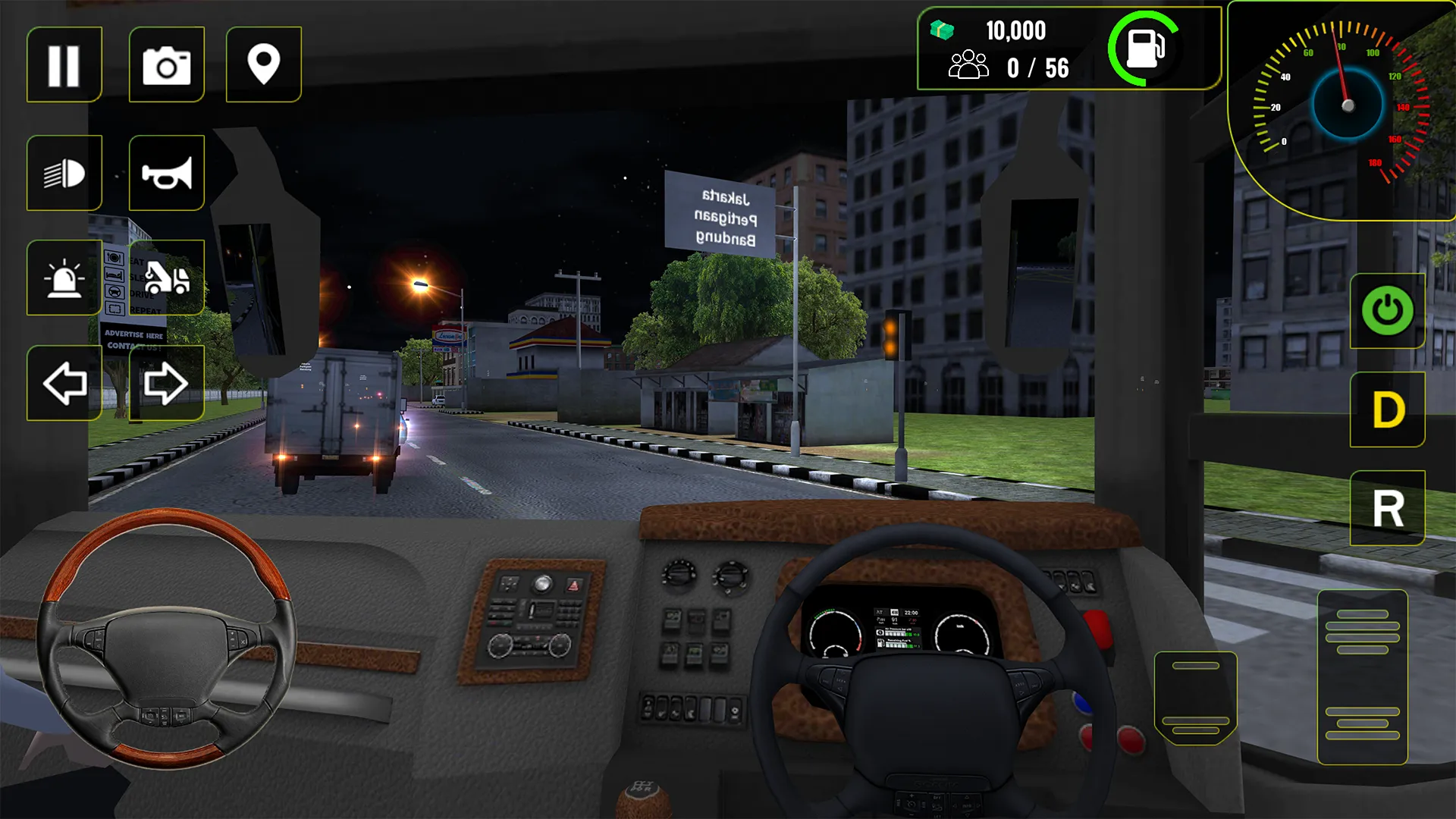Image resolution: width=1456 pixels, height=819 pixels.
Task: Request the tow truck repair
Action: 167,277
